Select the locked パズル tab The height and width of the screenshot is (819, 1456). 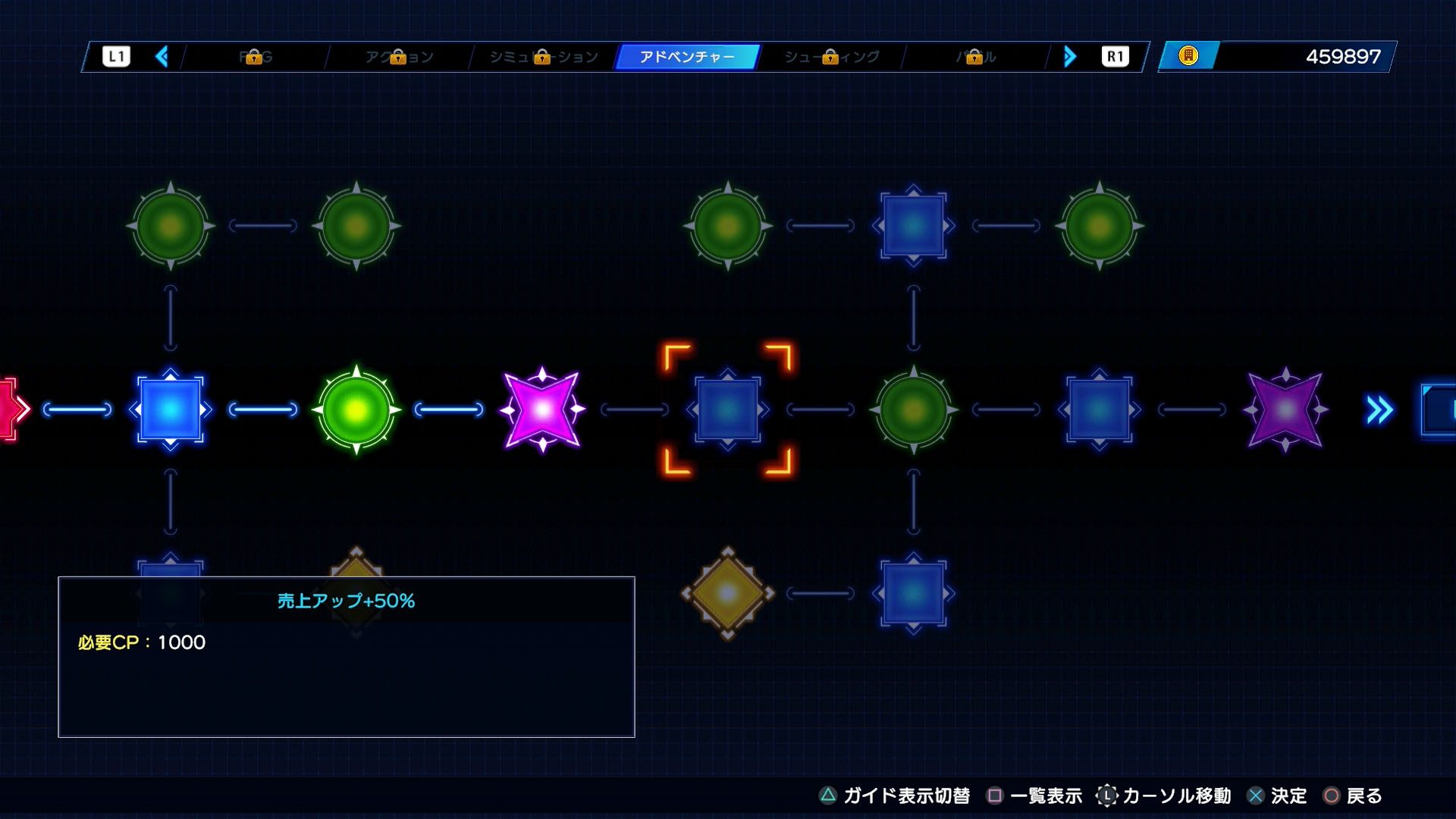point(975,57)
